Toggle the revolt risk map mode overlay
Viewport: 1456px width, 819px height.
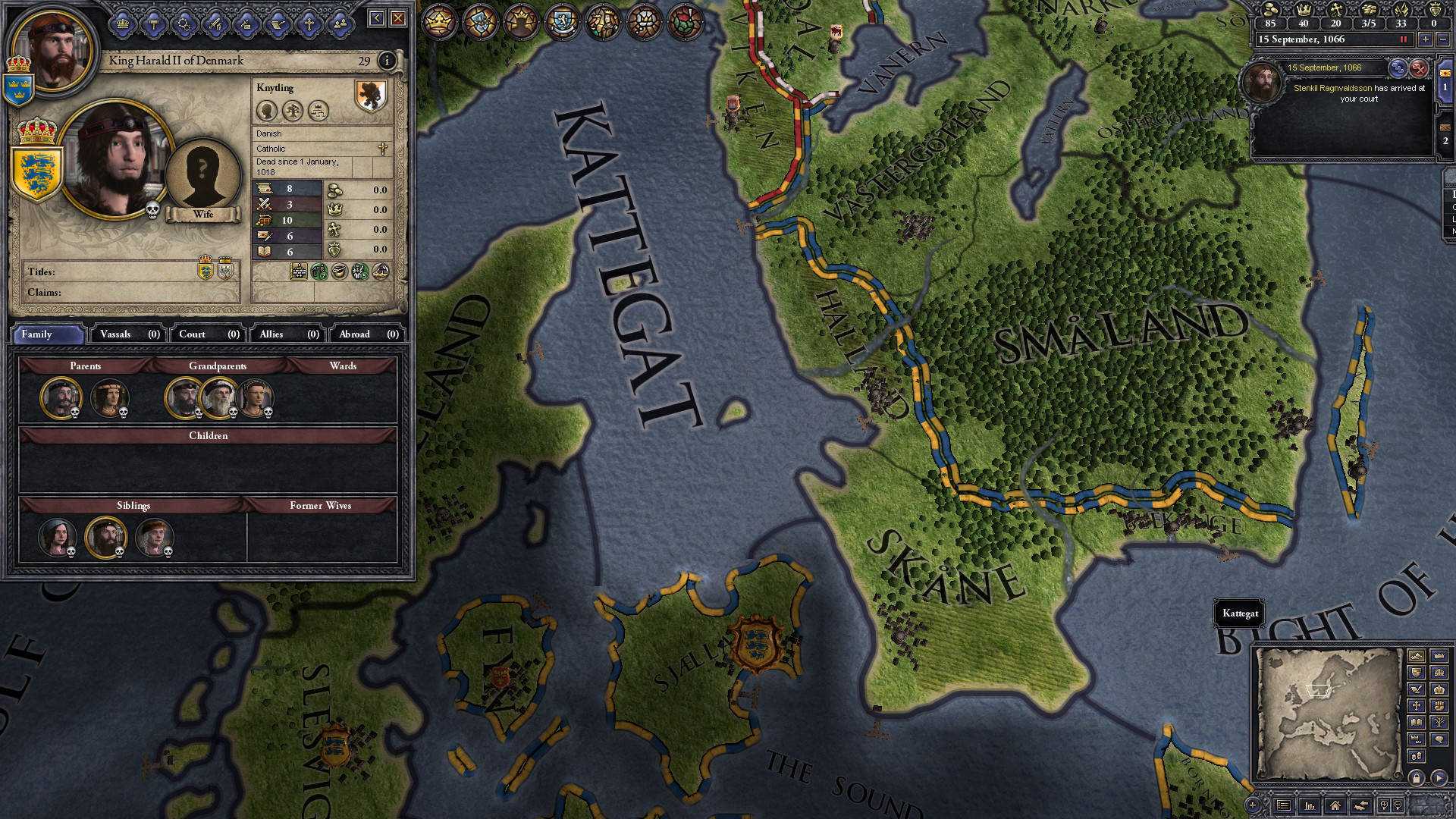1439,705
